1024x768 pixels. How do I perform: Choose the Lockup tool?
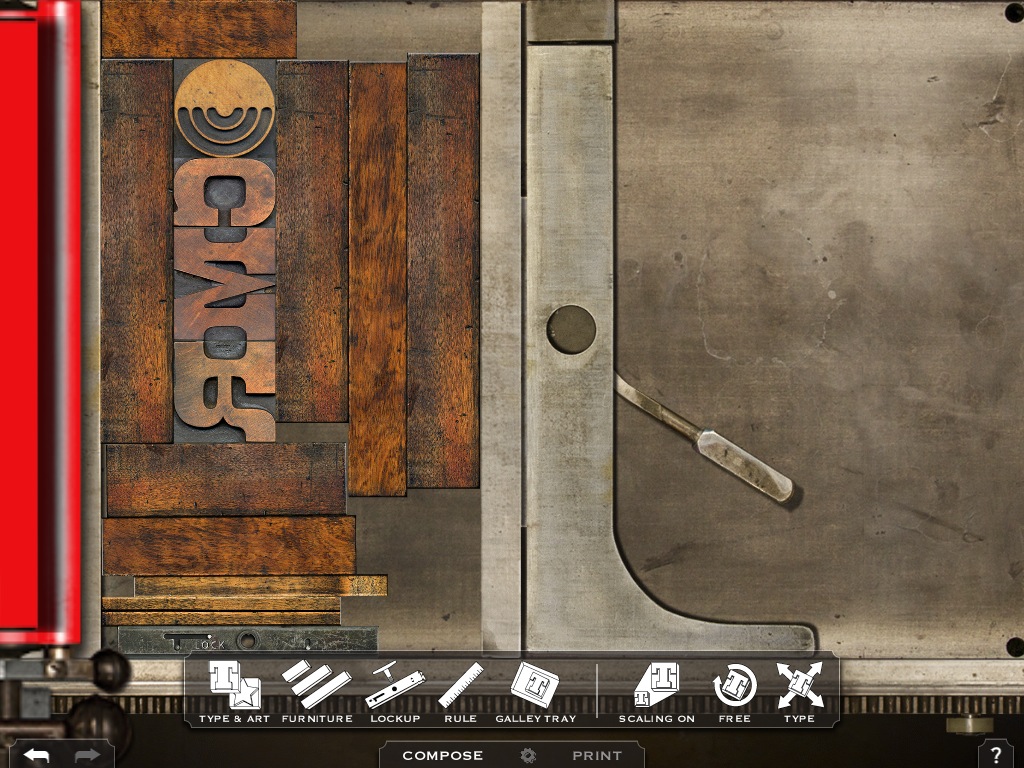tap(394, 690)
